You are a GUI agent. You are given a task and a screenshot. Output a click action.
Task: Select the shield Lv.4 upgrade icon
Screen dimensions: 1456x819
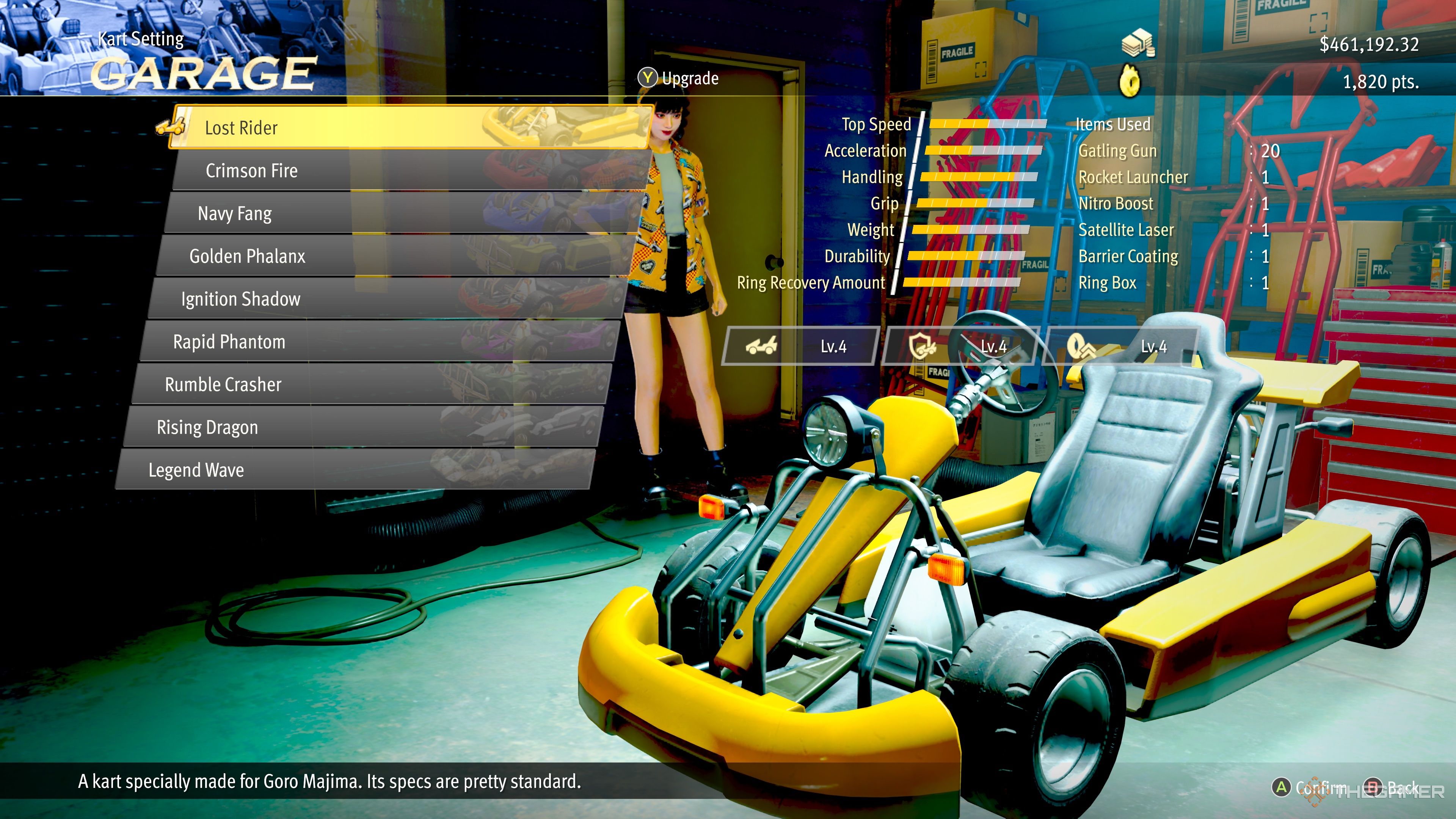coord(921,346)
